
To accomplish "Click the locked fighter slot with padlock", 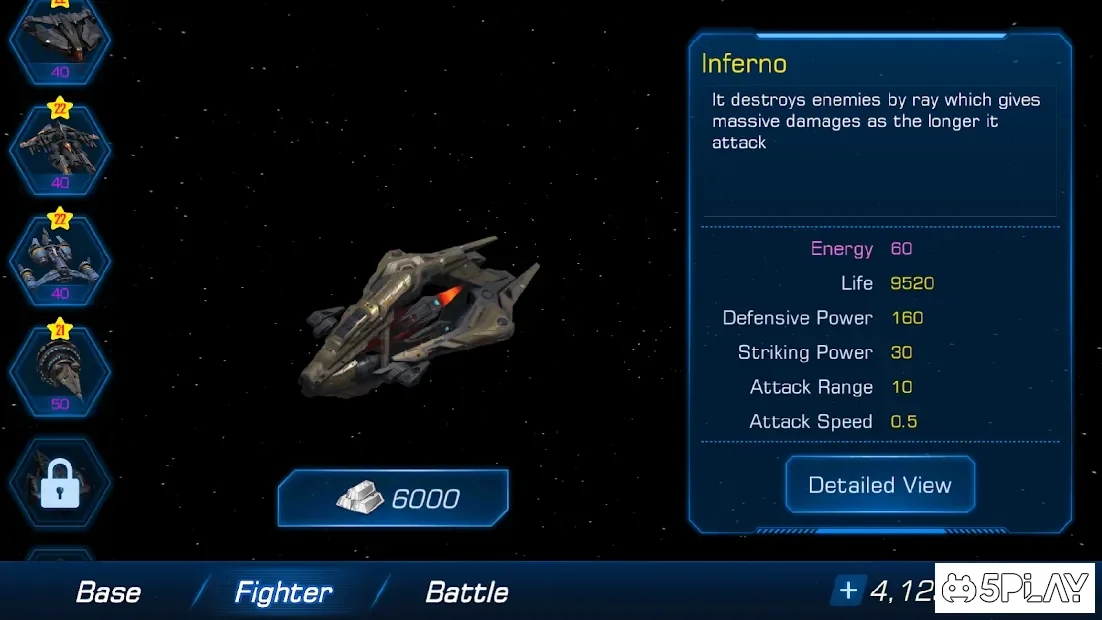I will point(60,483).
